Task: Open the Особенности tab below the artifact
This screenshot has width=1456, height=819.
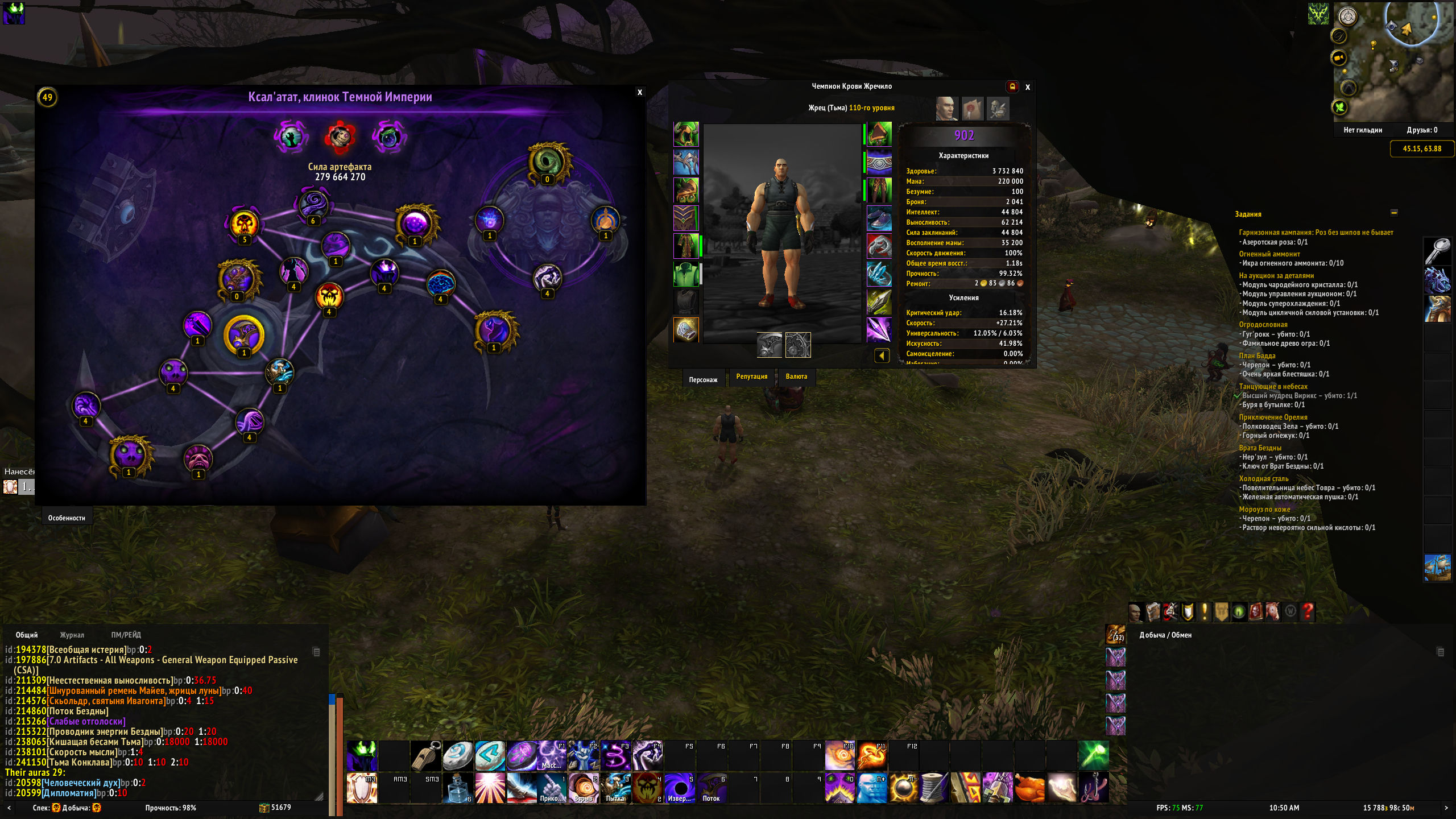Action: [67, 518]
